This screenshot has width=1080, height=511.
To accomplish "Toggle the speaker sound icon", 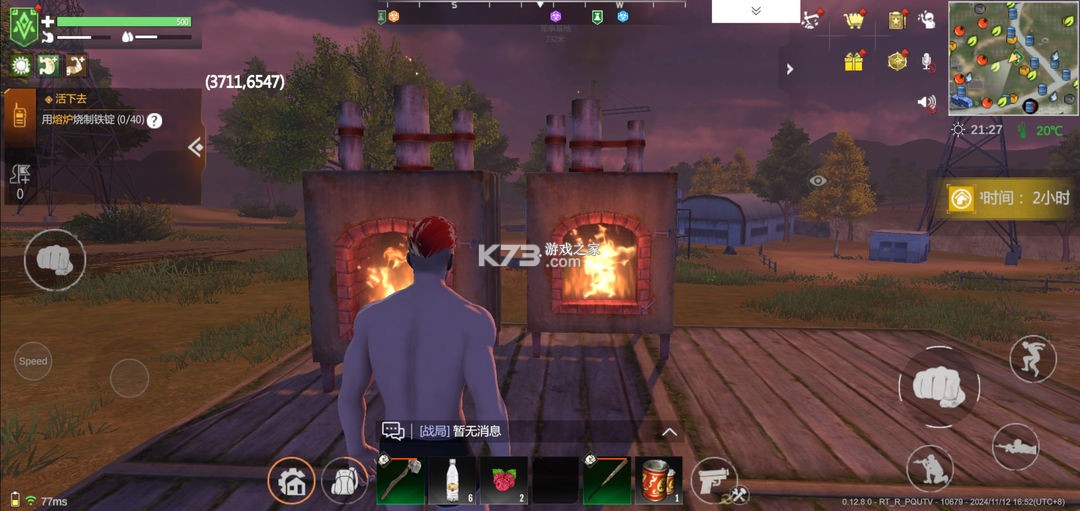I will pos(927,102).
